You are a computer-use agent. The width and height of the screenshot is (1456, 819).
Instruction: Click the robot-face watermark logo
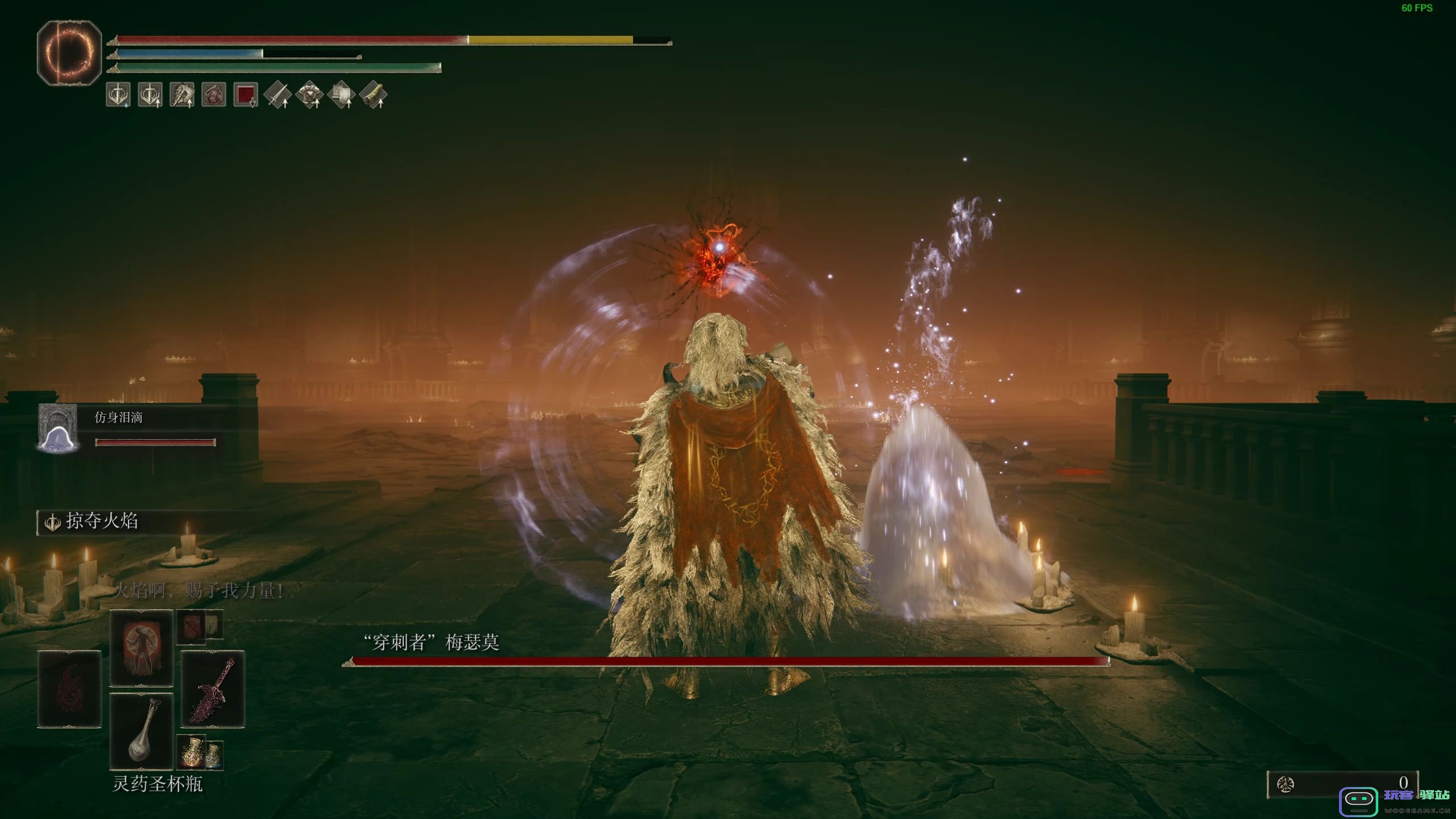point(1359,801)
